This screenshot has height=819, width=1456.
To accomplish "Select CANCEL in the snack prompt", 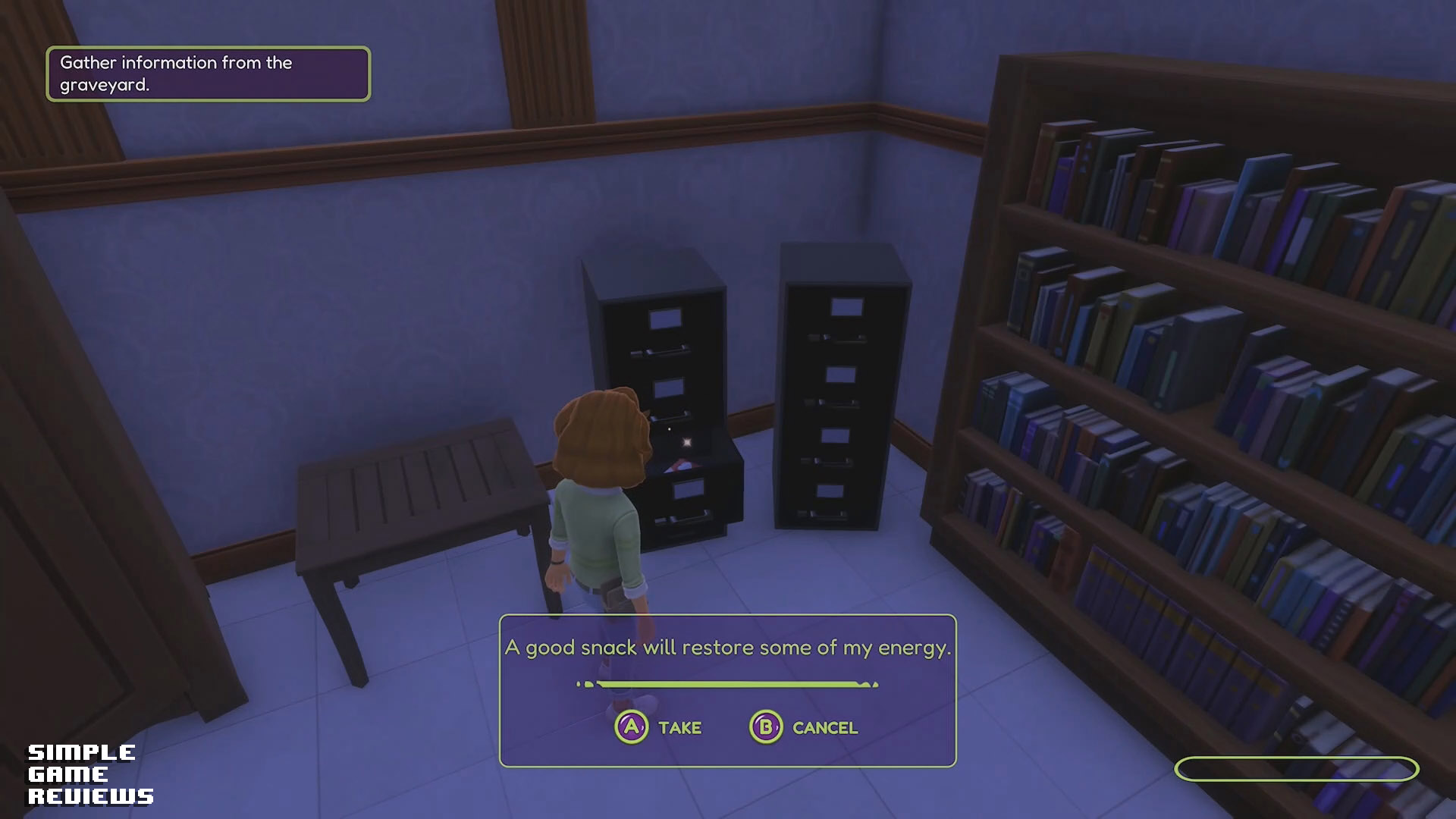I will click(804, 727).
